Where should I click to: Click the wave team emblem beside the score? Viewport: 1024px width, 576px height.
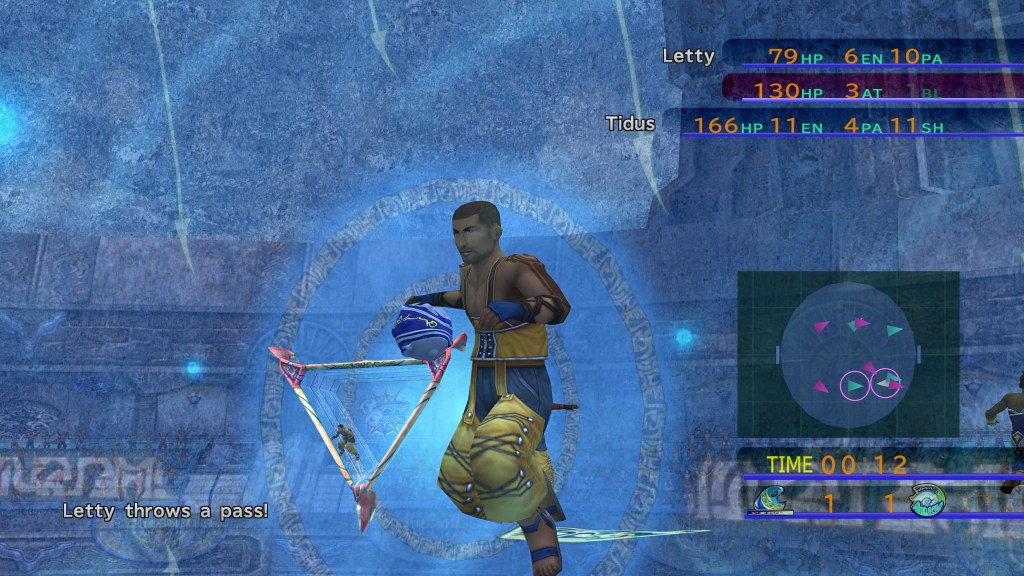tap(774, 499)
